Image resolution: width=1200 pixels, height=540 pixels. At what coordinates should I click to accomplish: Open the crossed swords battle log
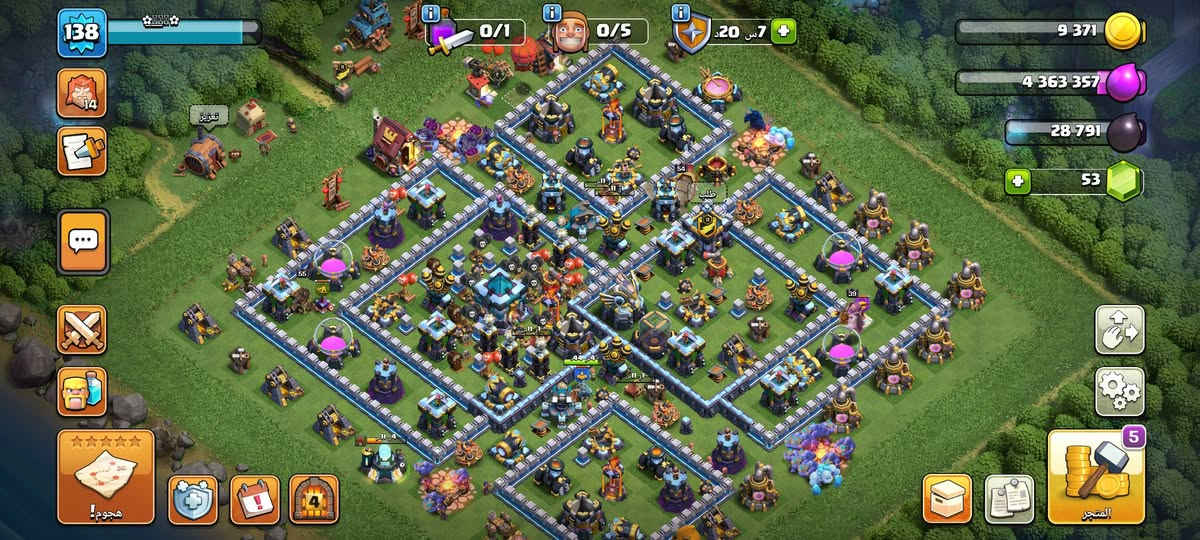(x=82, y=330)
